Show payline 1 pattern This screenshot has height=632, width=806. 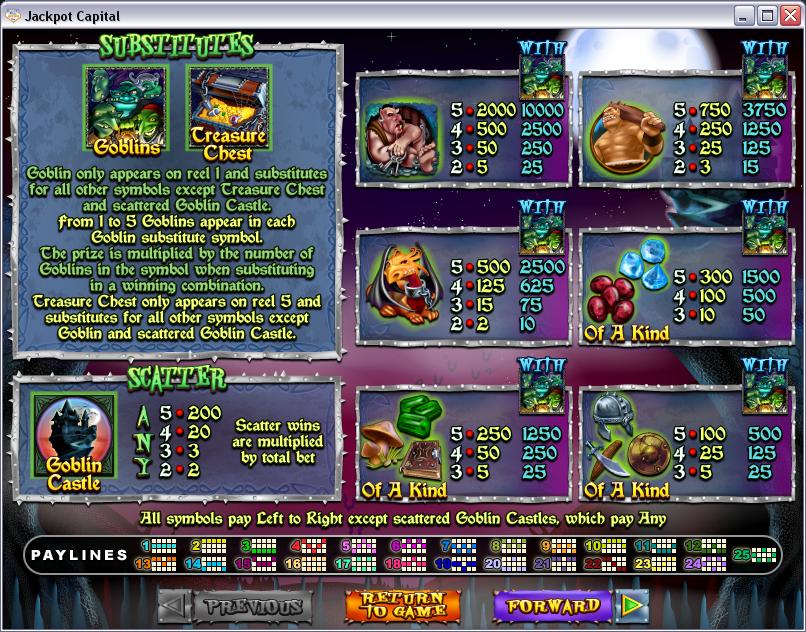pyautogui.click(x=159, y=546)
